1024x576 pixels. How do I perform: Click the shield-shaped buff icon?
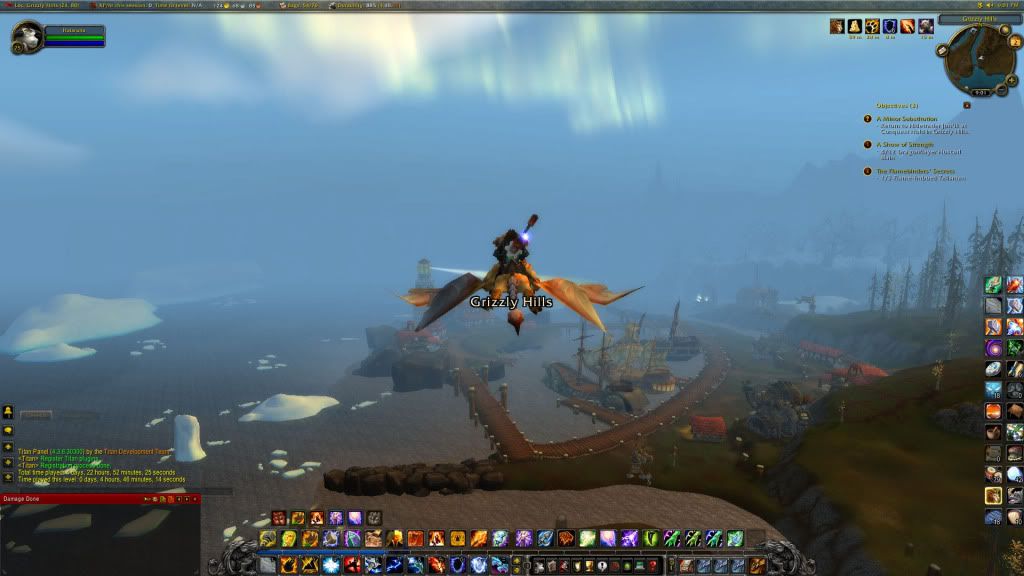click(x=888, y=26)
